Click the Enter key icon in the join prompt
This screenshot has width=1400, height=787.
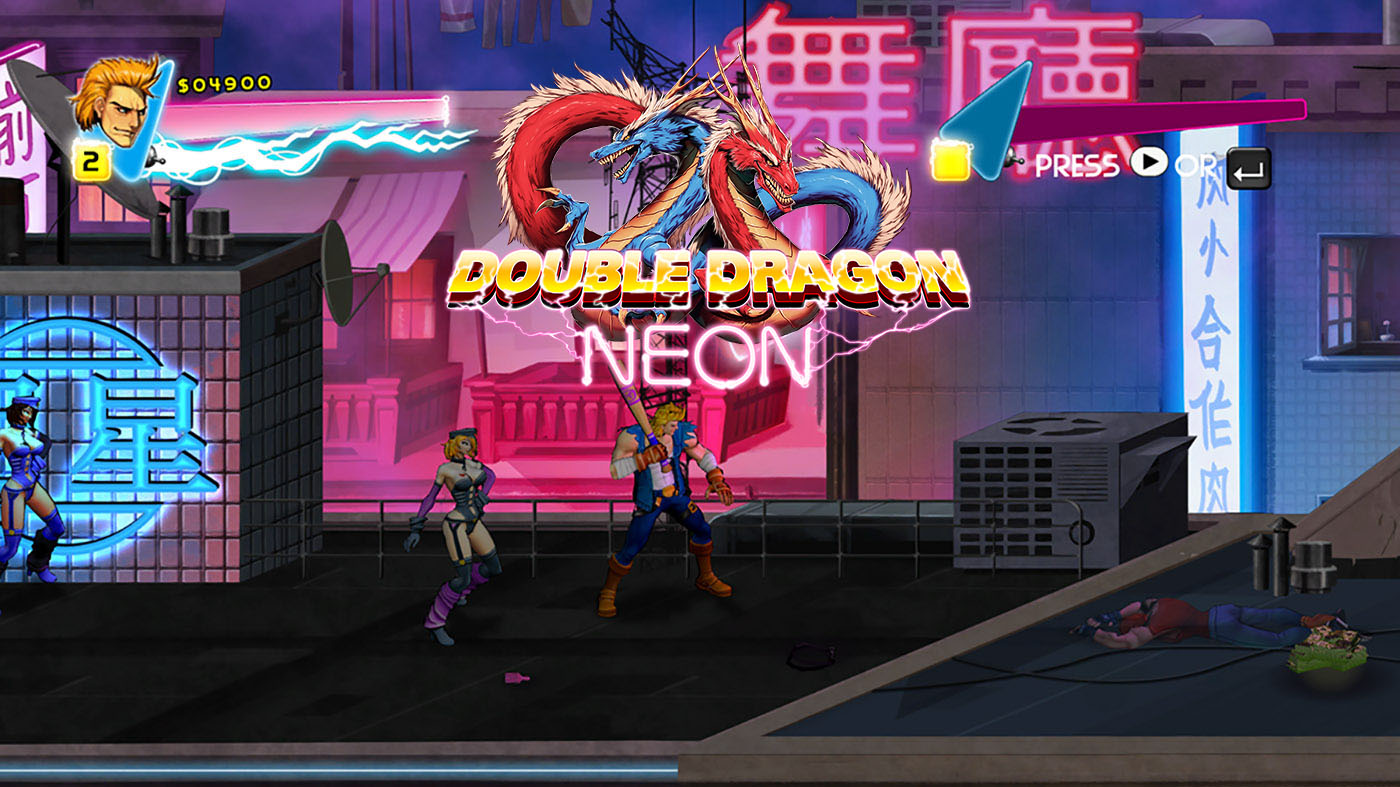point(1248,168)
